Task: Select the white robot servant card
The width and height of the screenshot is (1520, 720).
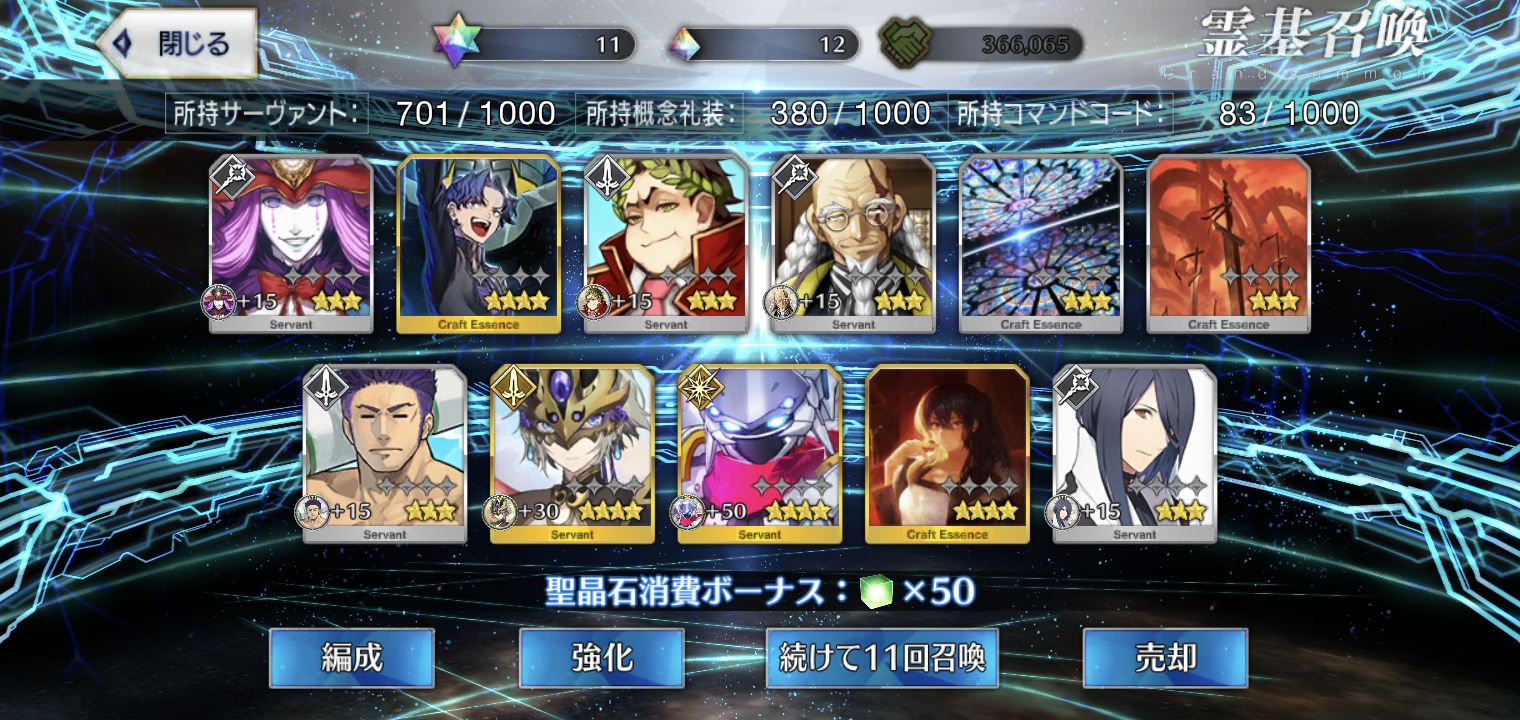Action: pyautogui.click(x=760, y=453)
